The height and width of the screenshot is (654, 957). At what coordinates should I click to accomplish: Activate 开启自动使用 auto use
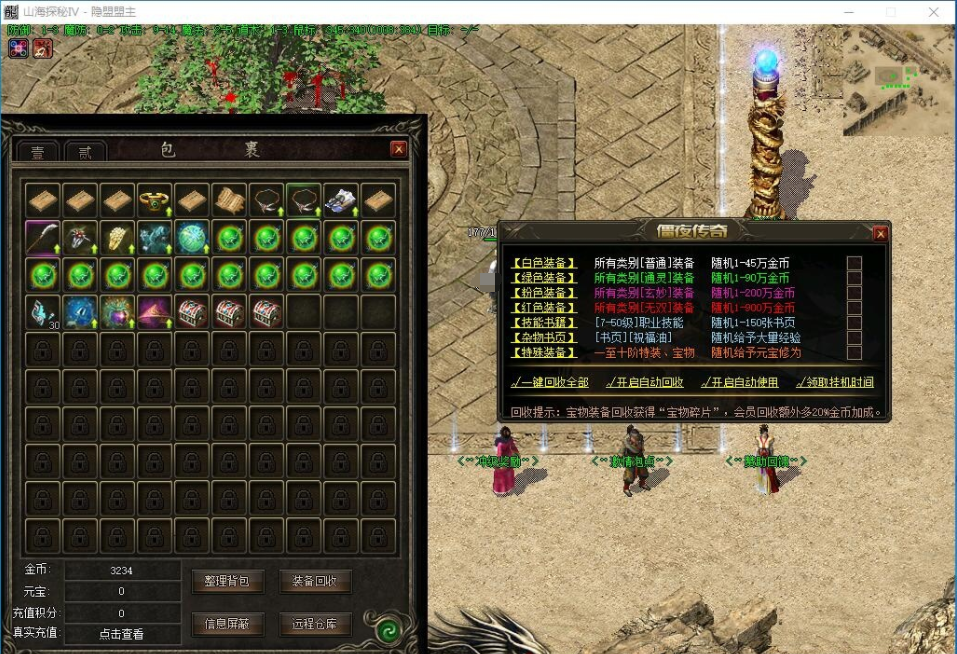pos(739,382)
